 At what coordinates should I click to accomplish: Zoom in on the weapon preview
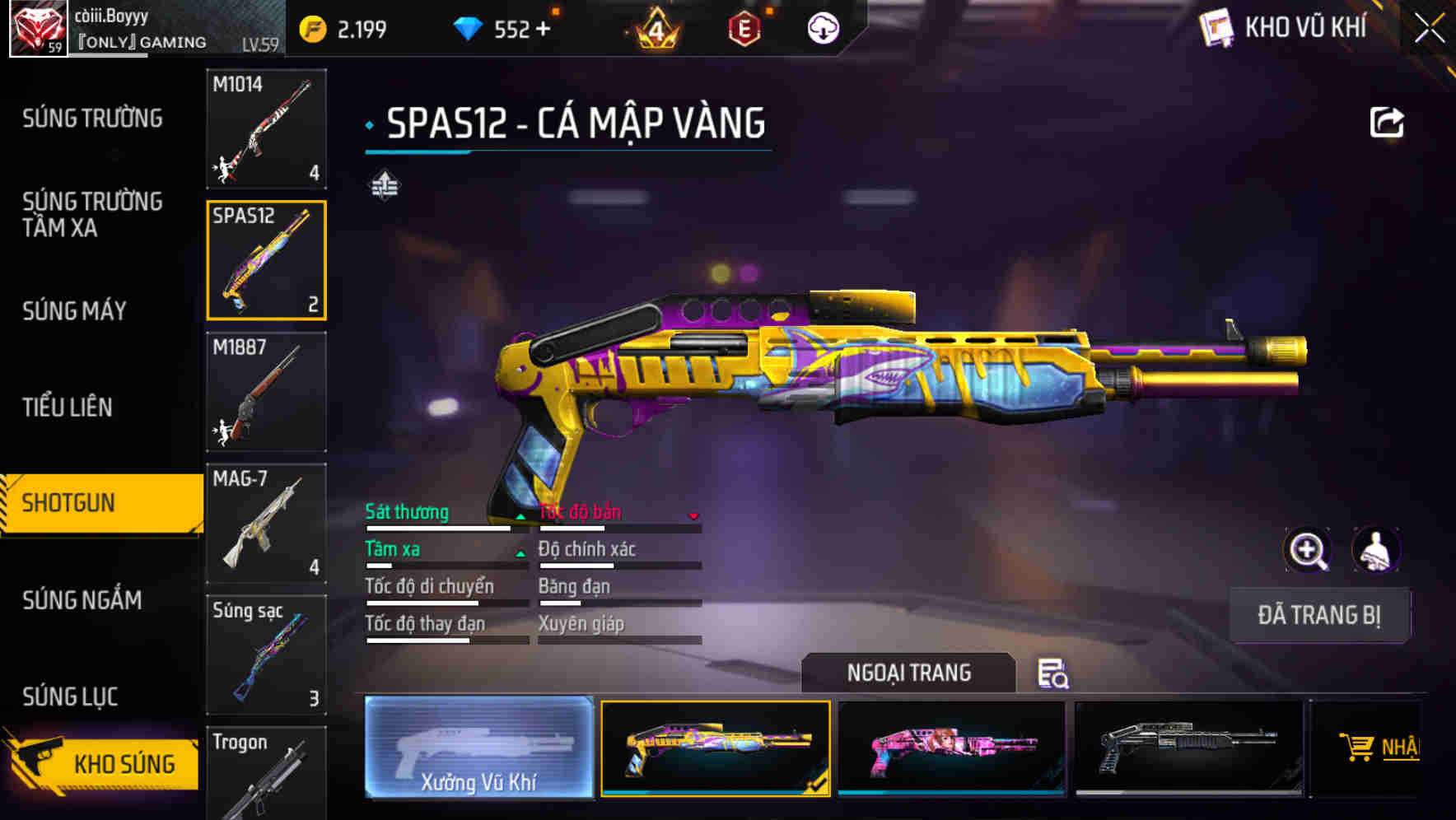(x=1307, y=549)
